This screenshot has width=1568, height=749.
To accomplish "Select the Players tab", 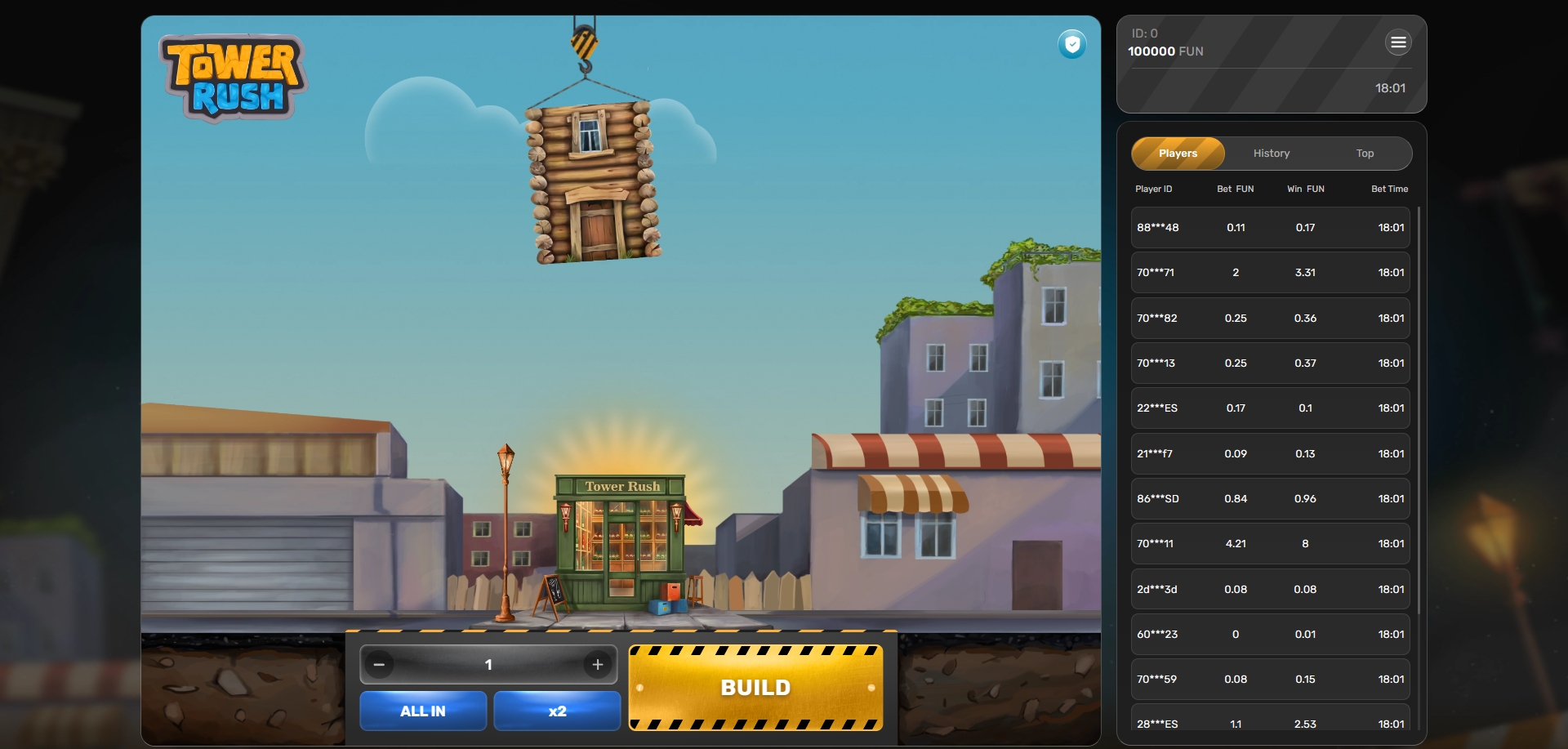I will point(1178,154).
